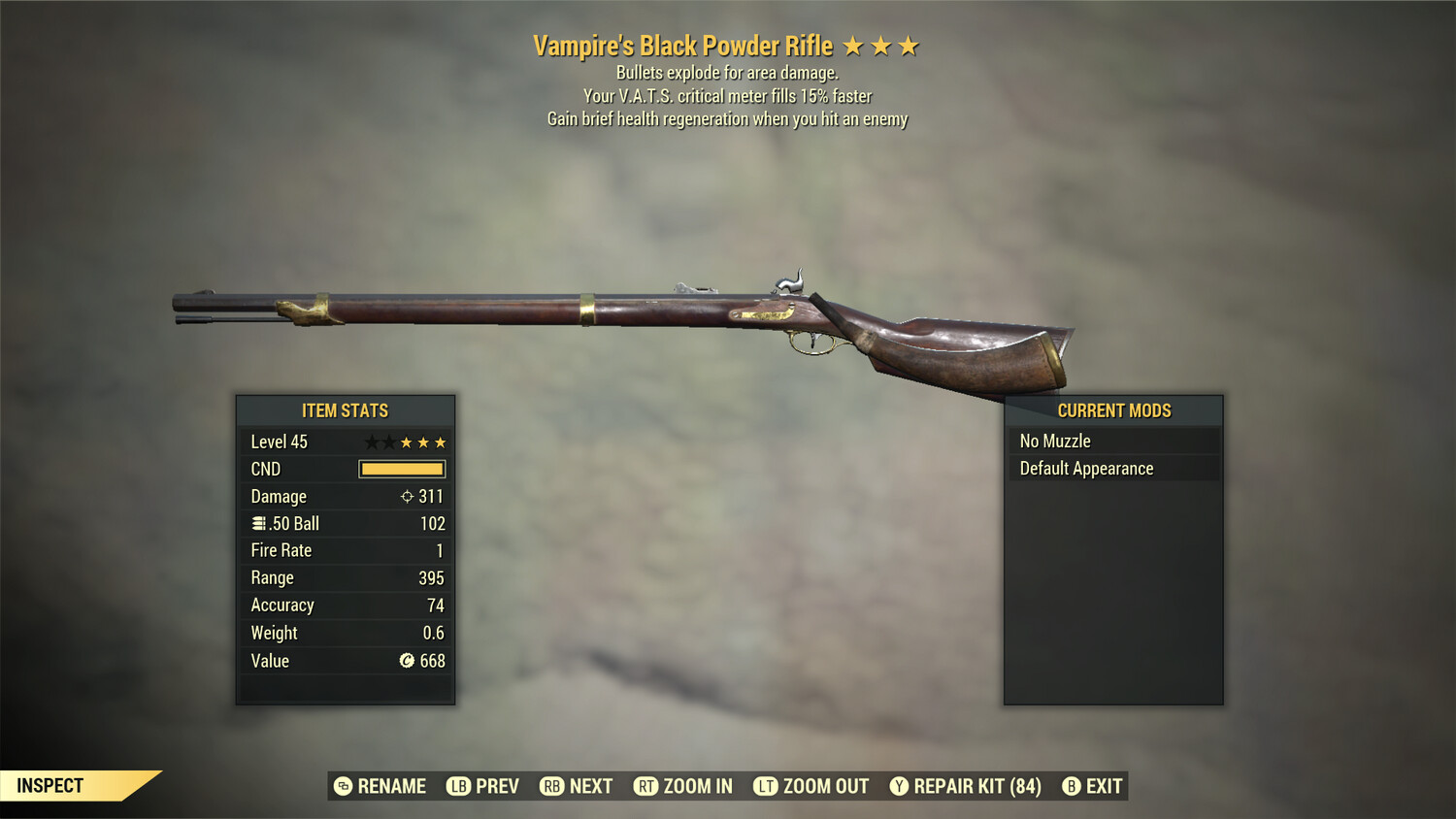Toggle the last star in the Level rating
Screen dimensions: 1456x819
click(440, 442)
